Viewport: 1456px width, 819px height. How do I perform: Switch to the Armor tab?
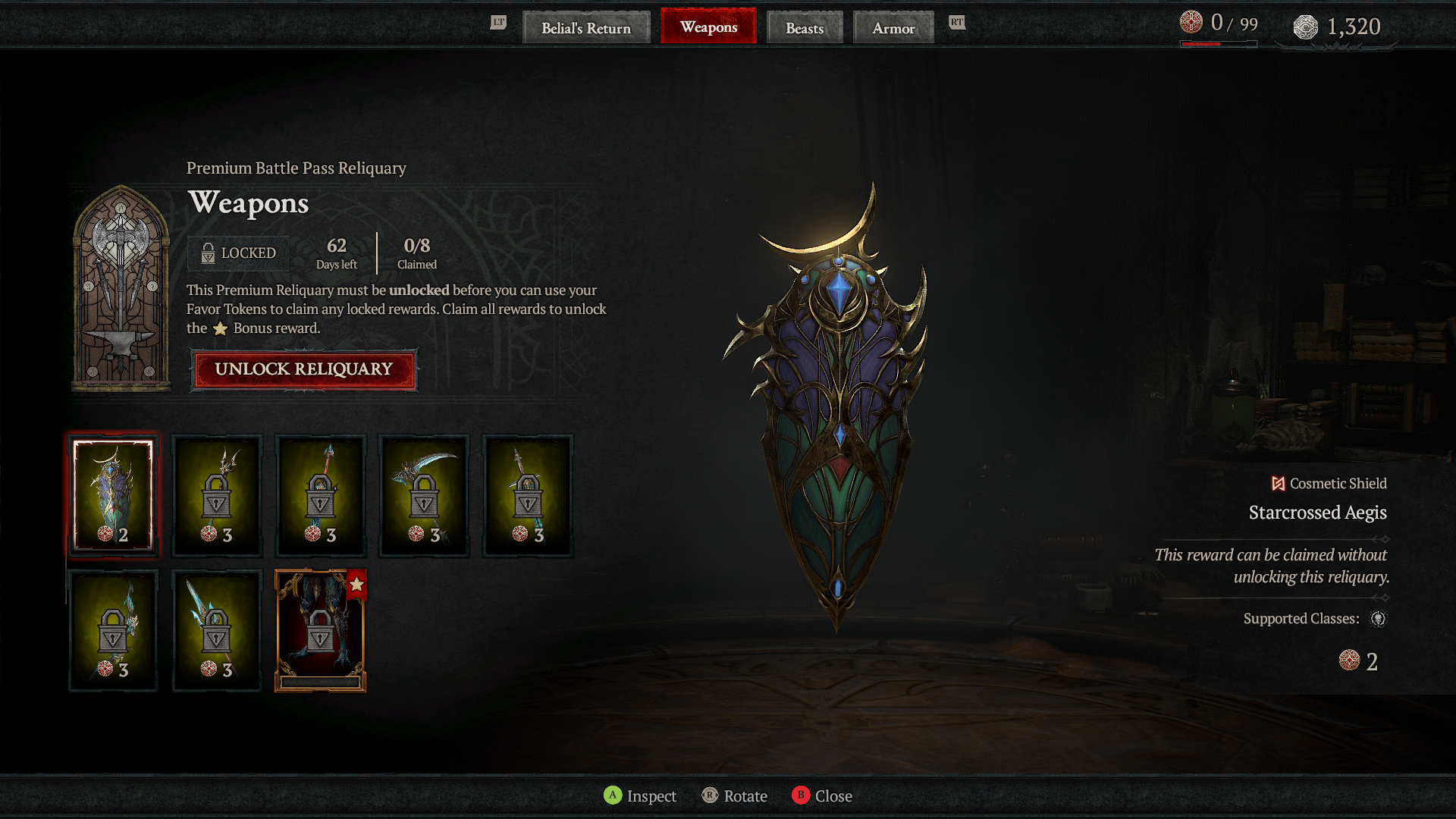coord(893,28)
